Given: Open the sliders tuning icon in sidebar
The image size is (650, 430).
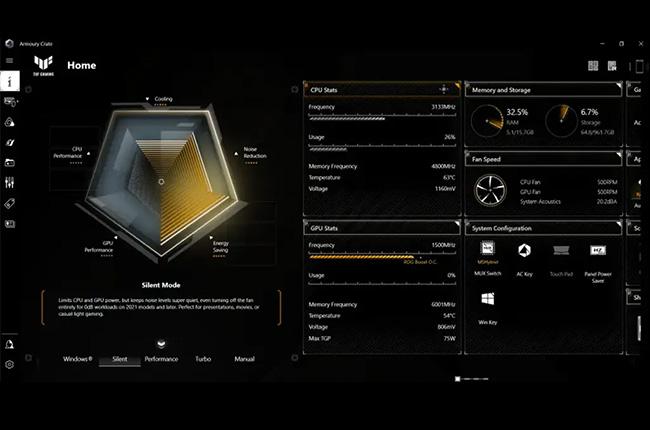Looking at the screenshot, I should (10, 182).
